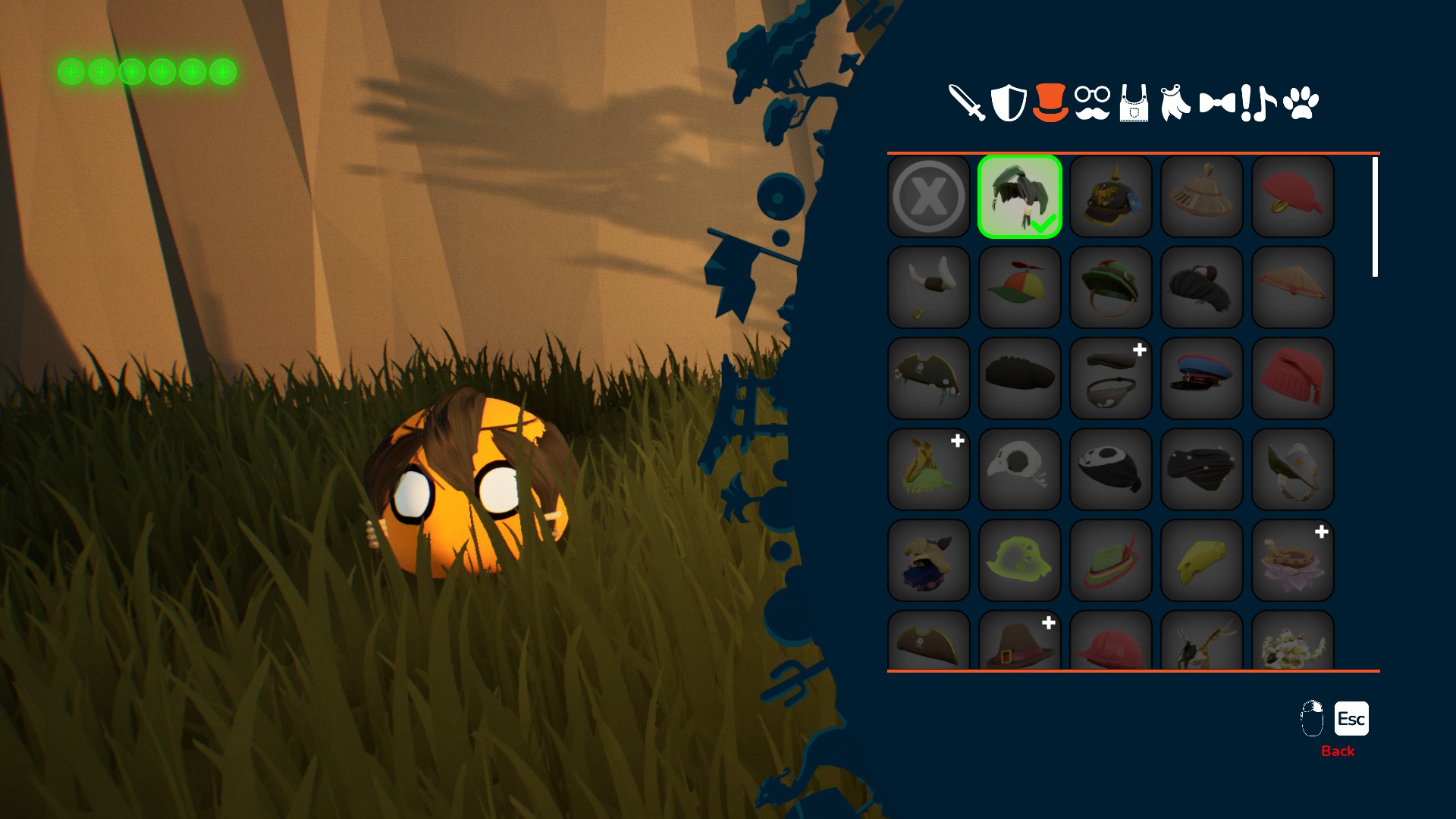Pick the straw conical hat

tap(1293, 288)
